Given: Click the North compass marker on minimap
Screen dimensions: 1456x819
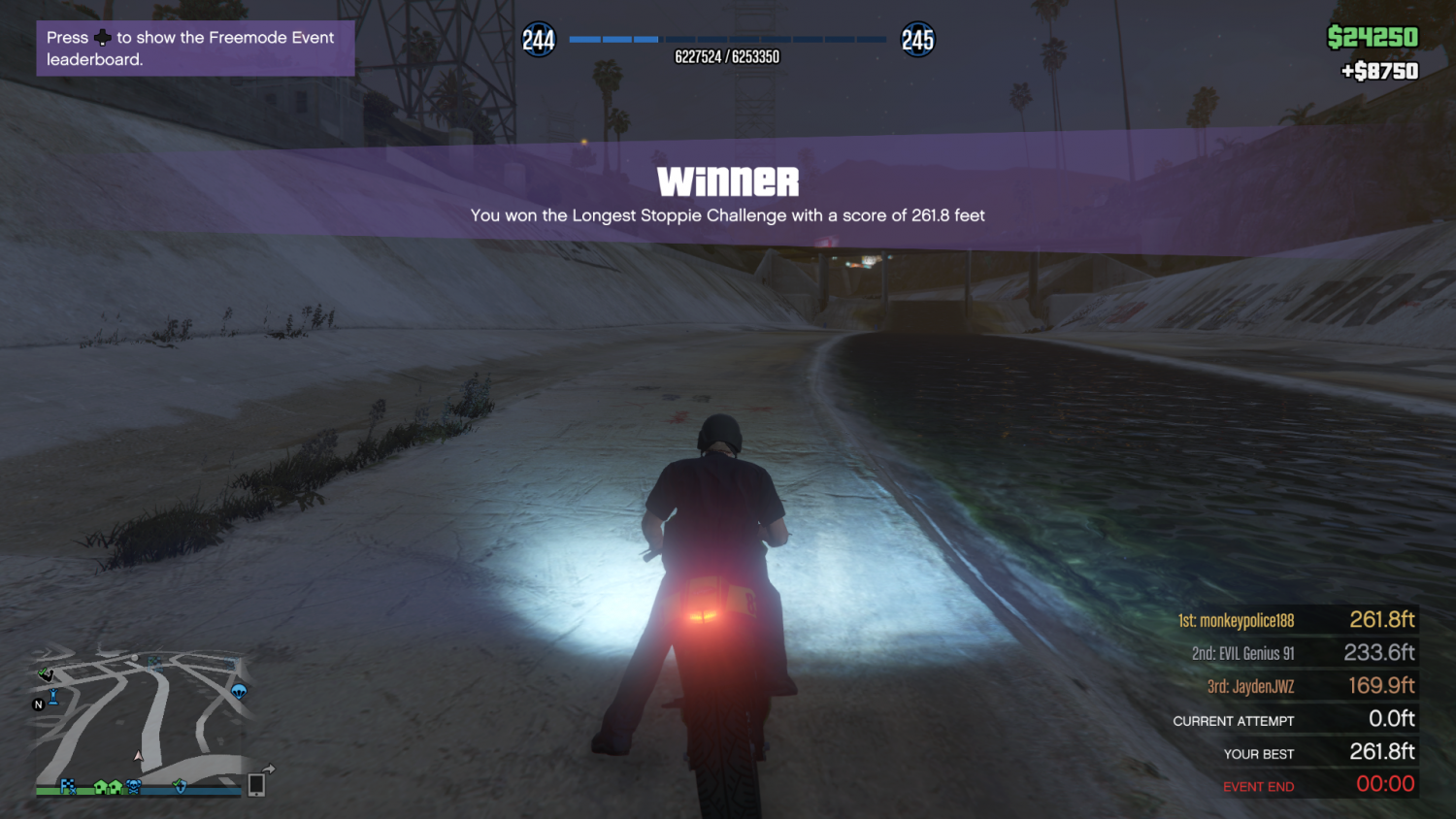Looking at the screenshot, I should tap(39, 704).
